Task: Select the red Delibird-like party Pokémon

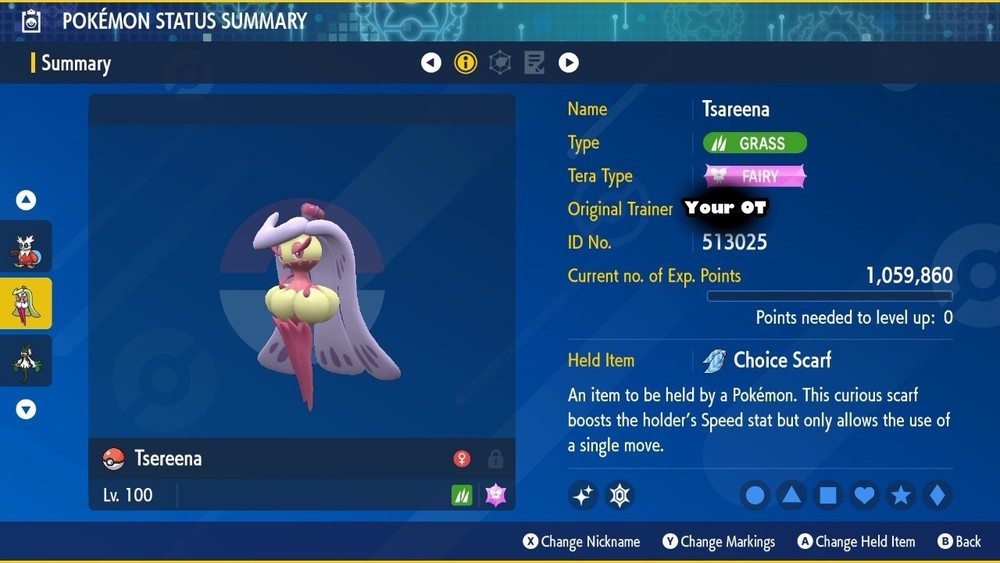Action: pos(26,251)
